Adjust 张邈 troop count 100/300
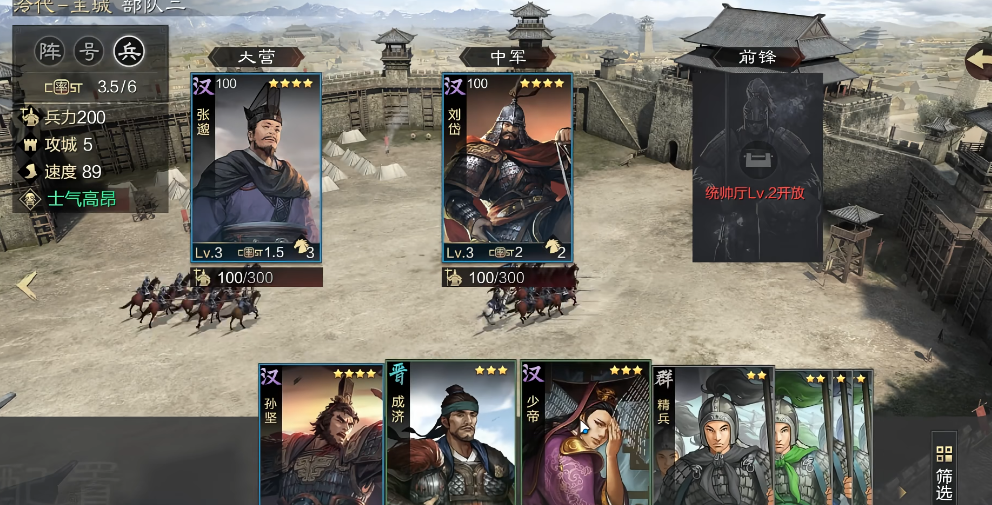Image resolution: width=992 pixels, height=505 pixels. click(257, 277)
